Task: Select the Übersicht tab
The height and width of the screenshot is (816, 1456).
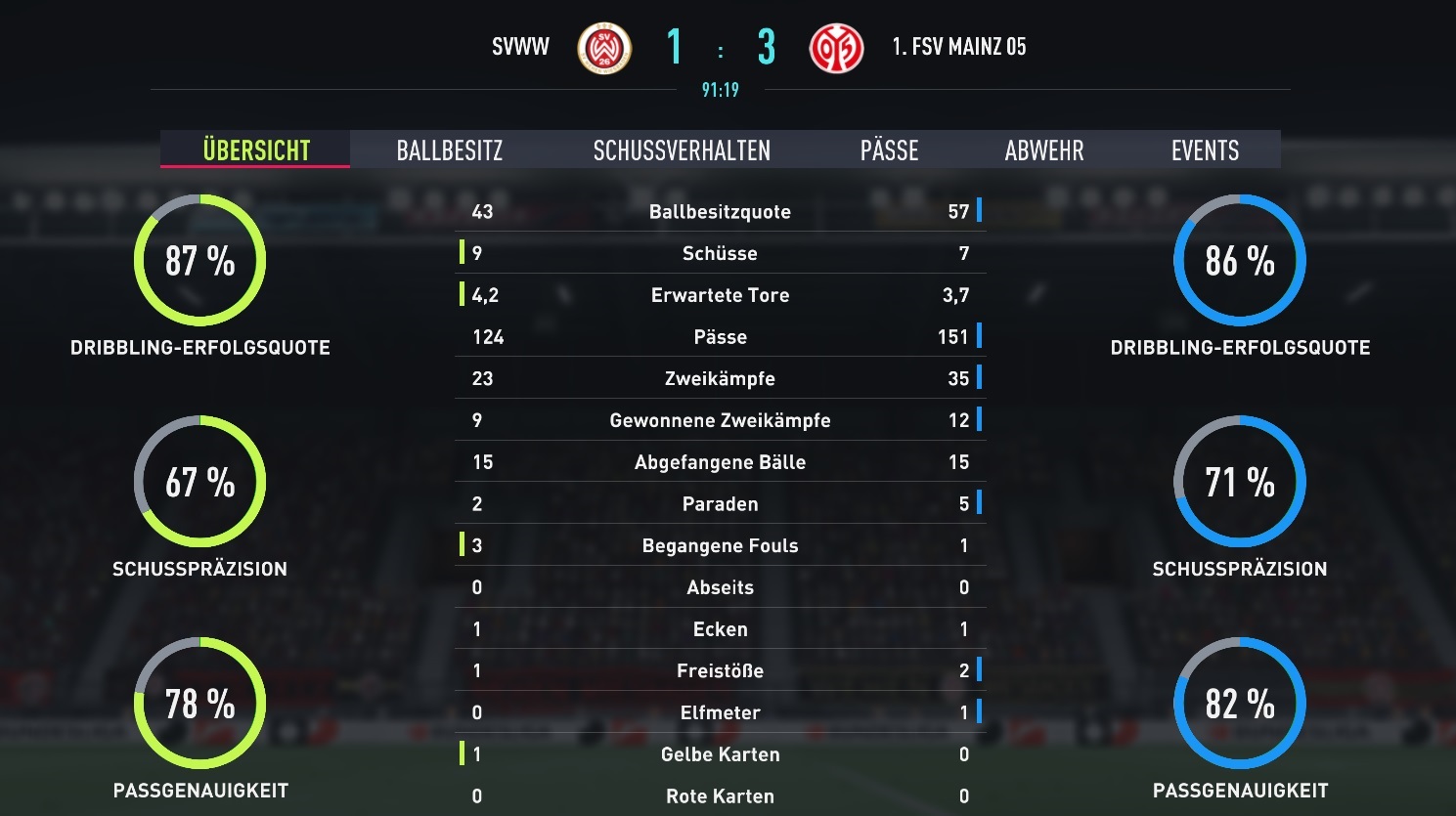Action: (256, 150)
